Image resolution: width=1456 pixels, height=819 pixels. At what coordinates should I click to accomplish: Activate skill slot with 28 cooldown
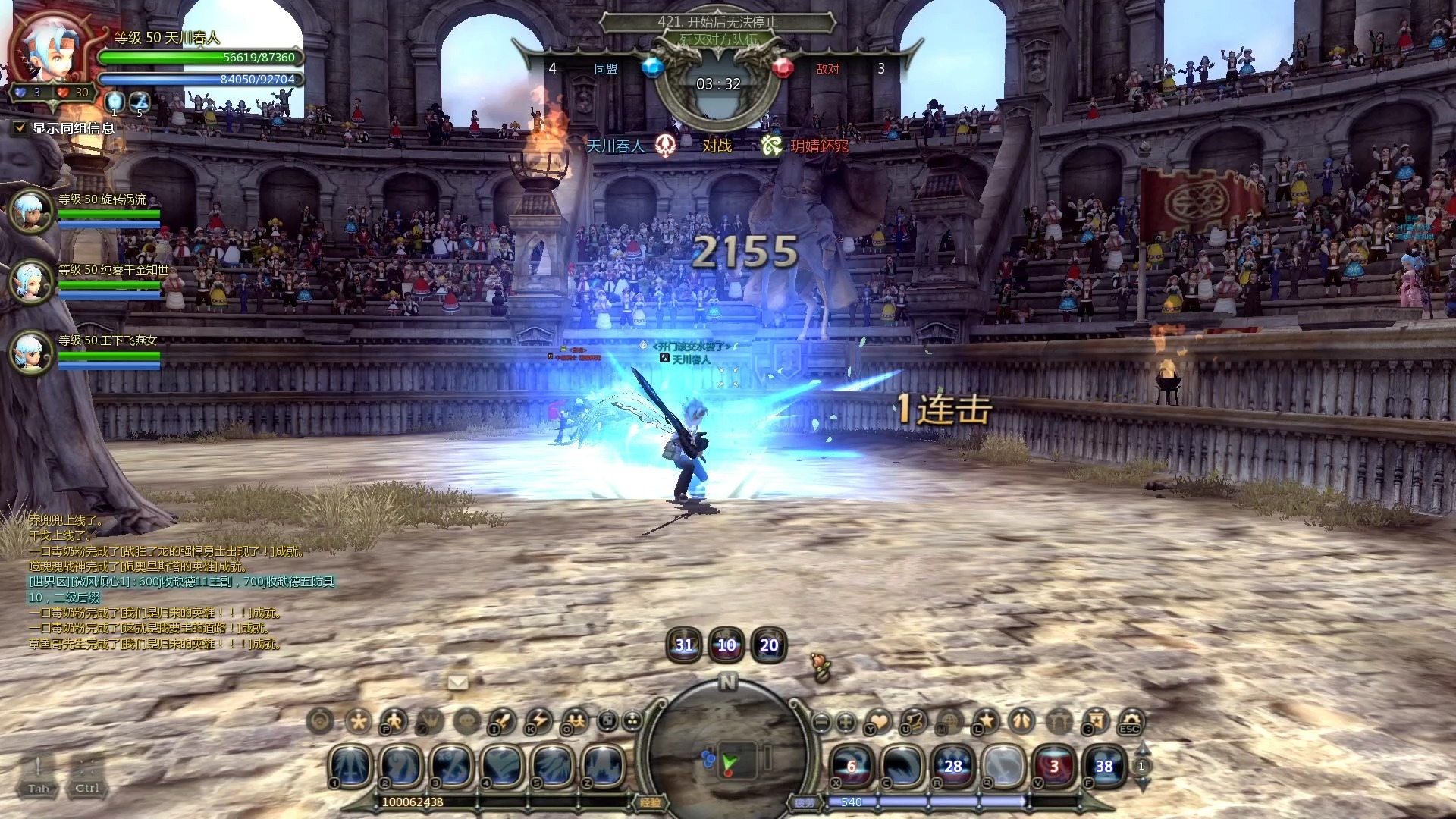tap(952, 766)
